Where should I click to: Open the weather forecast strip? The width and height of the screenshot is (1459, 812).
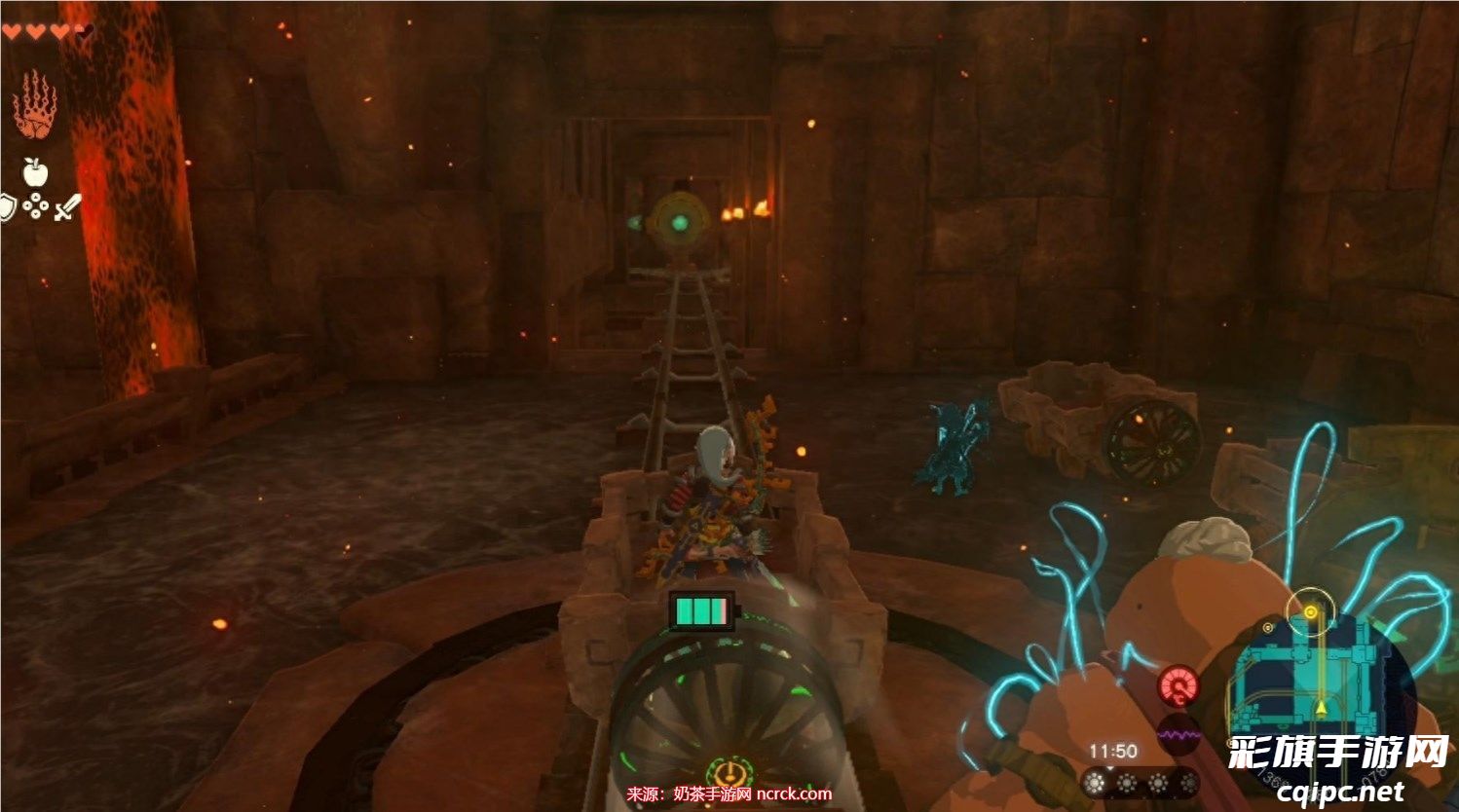(1141, 783)
